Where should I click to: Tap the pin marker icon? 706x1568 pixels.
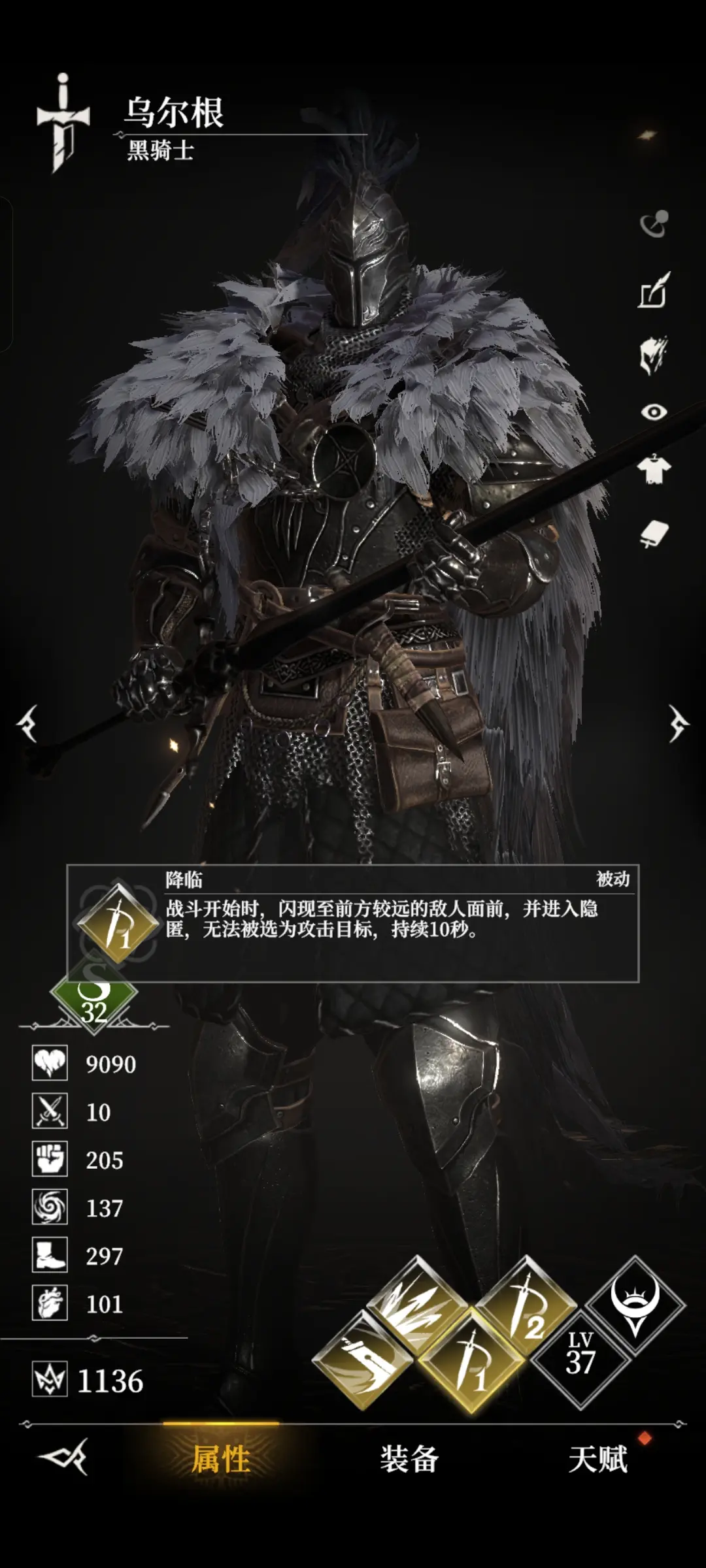click(654, 224)
